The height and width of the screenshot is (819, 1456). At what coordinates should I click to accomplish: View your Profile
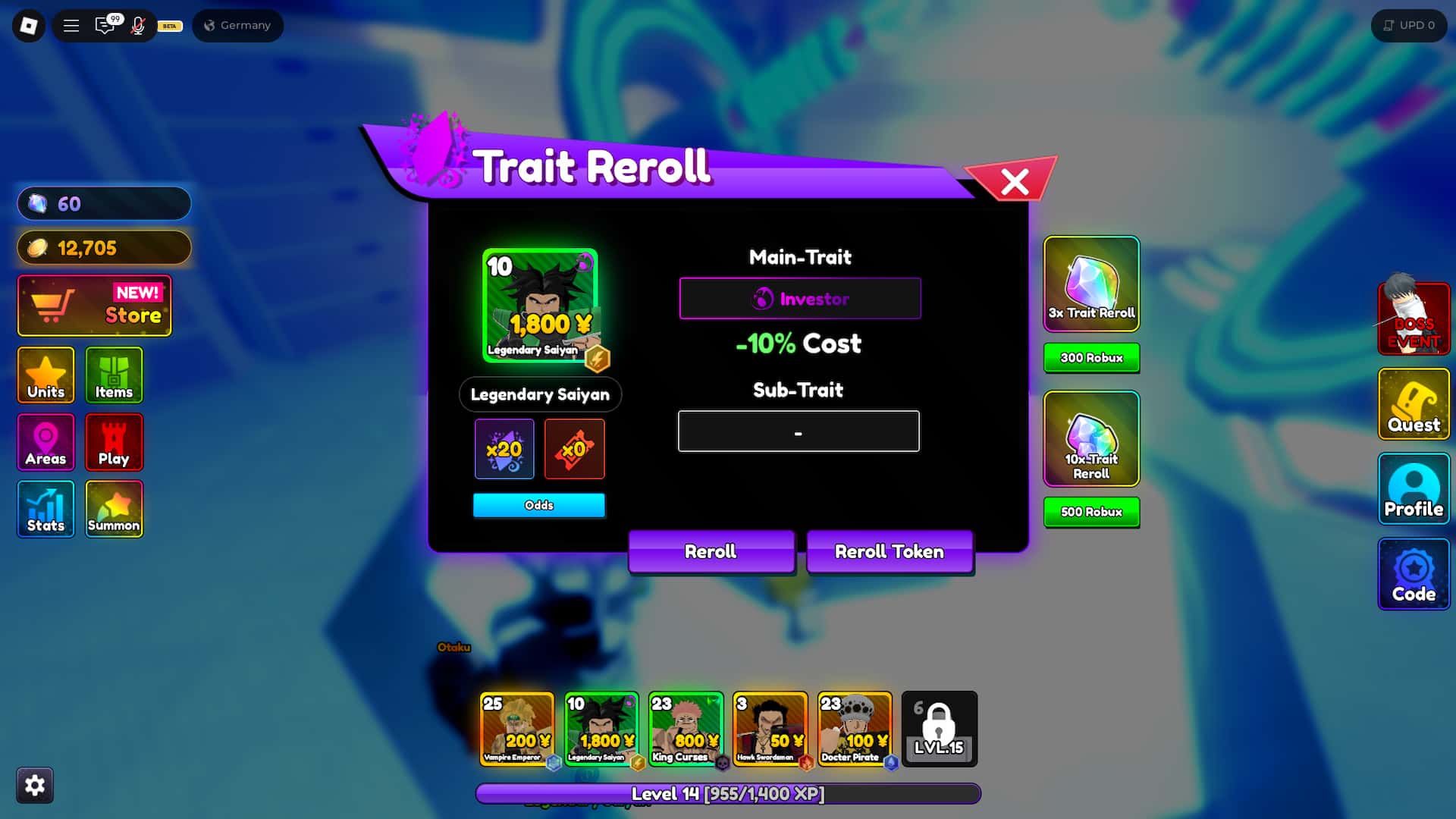tap(1414, 489)
